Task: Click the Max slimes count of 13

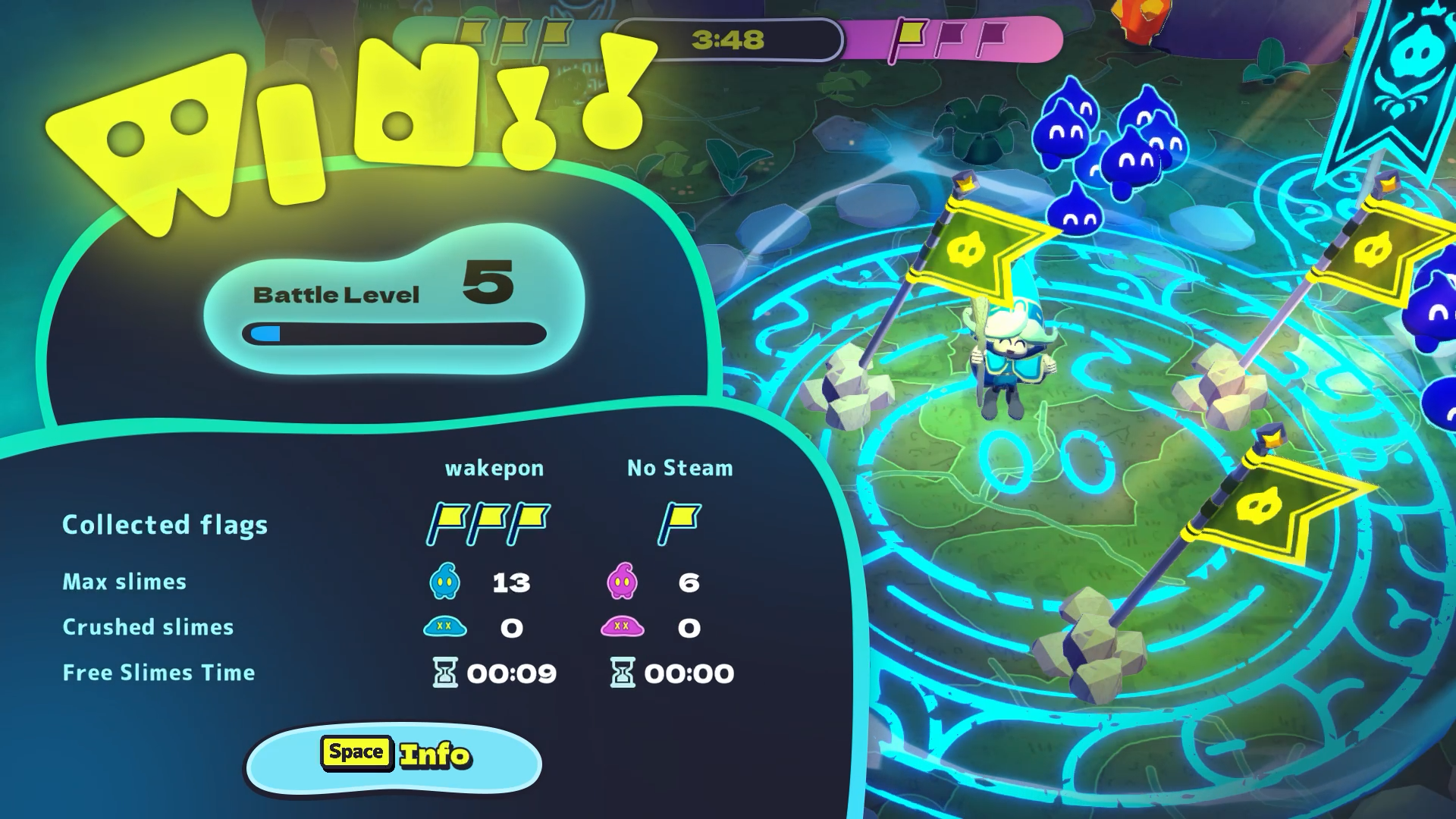Action: pos(512,582)
